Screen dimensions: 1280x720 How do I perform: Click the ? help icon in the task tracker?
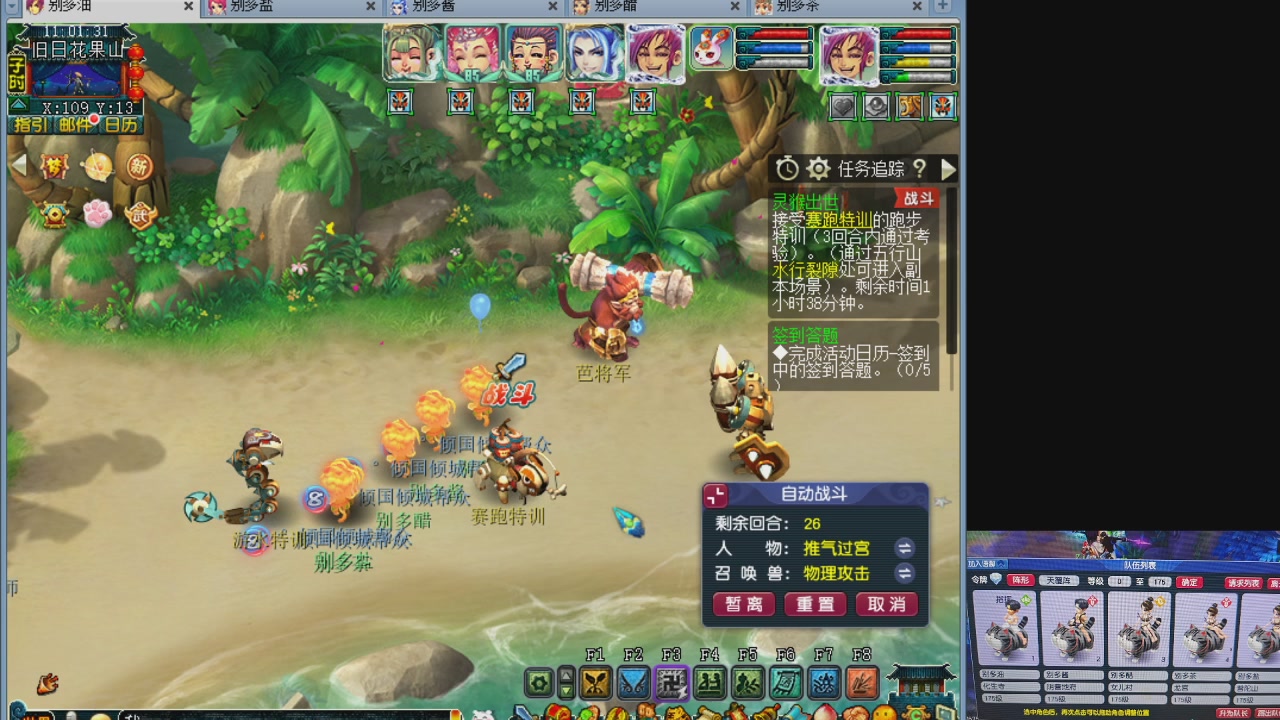point(921,168)
